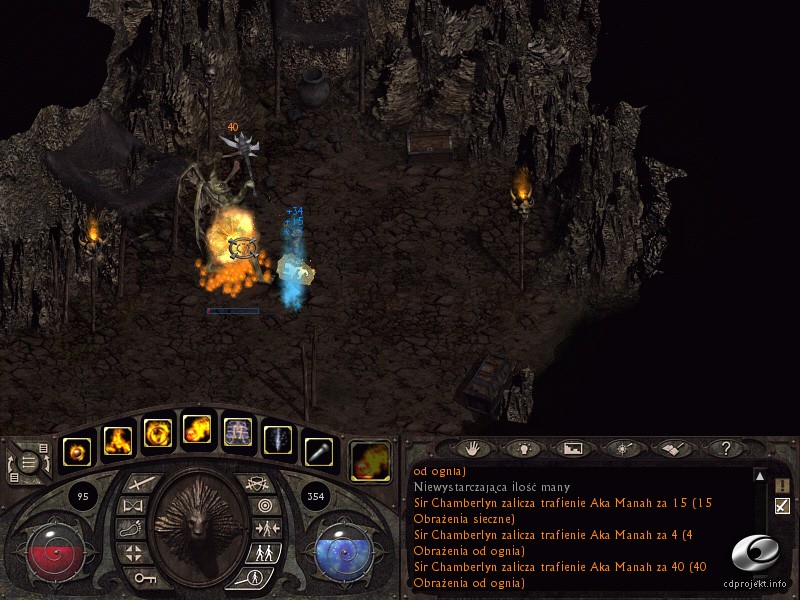Open help with the question mark
This screenshot has width=800, height=600.
click(726, 449)
